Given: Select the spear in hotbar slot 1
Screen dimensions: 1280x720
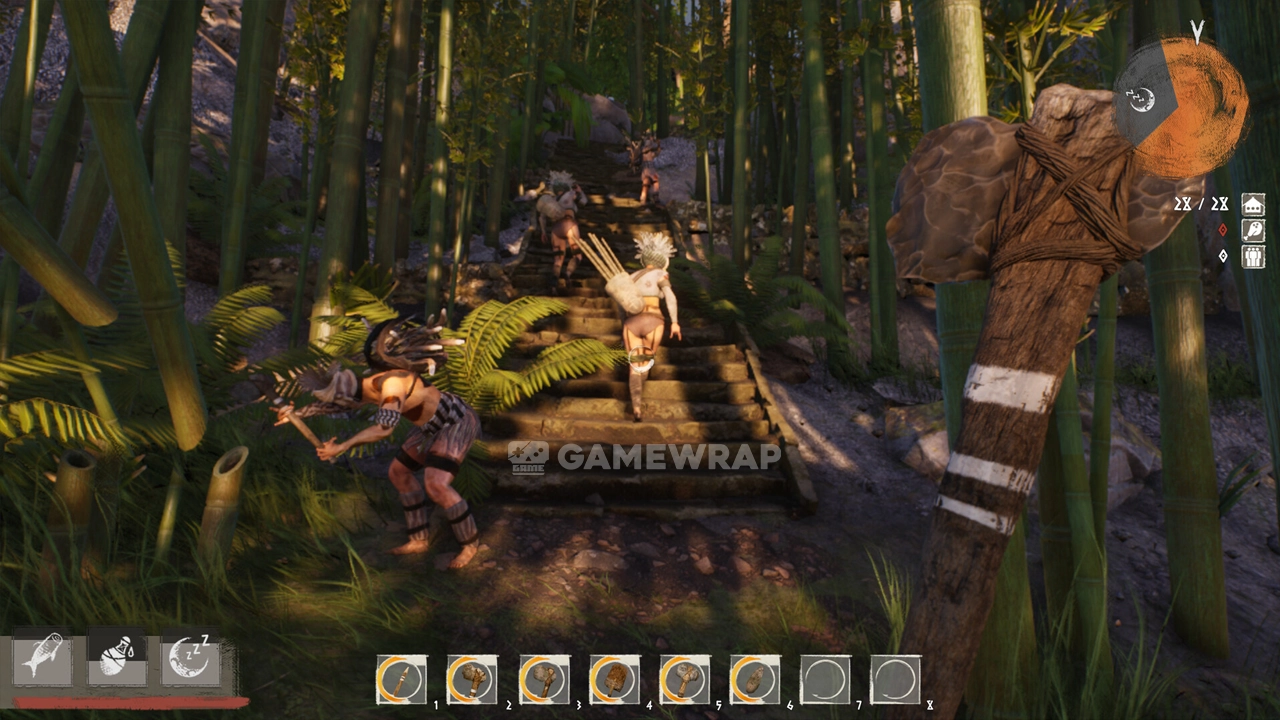Looking at the screenshot, I should [x=401, y=680].
